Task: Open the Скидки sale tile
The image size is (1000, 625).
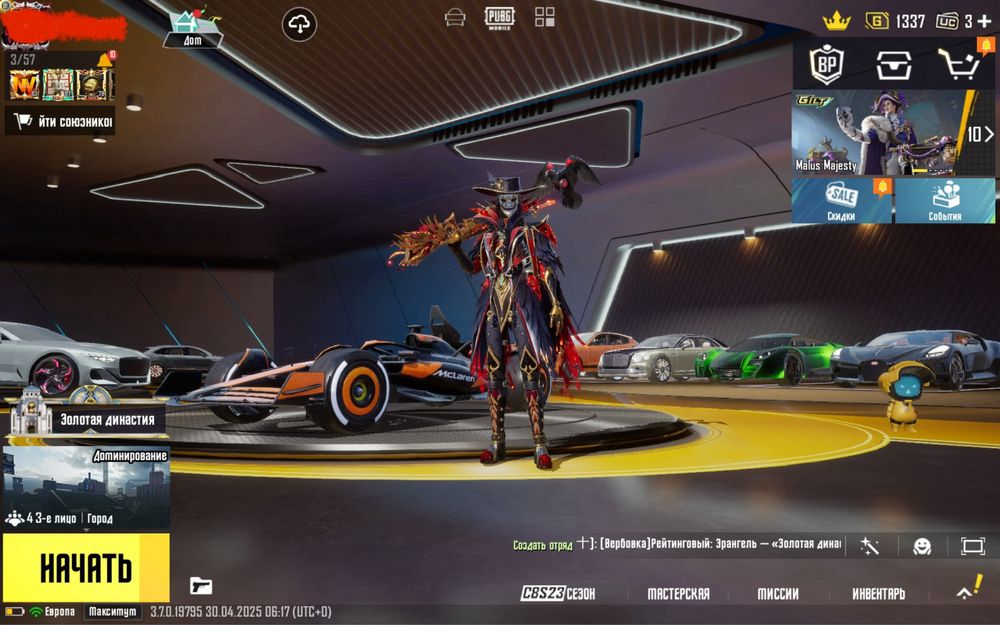Action: coord(842,201)
